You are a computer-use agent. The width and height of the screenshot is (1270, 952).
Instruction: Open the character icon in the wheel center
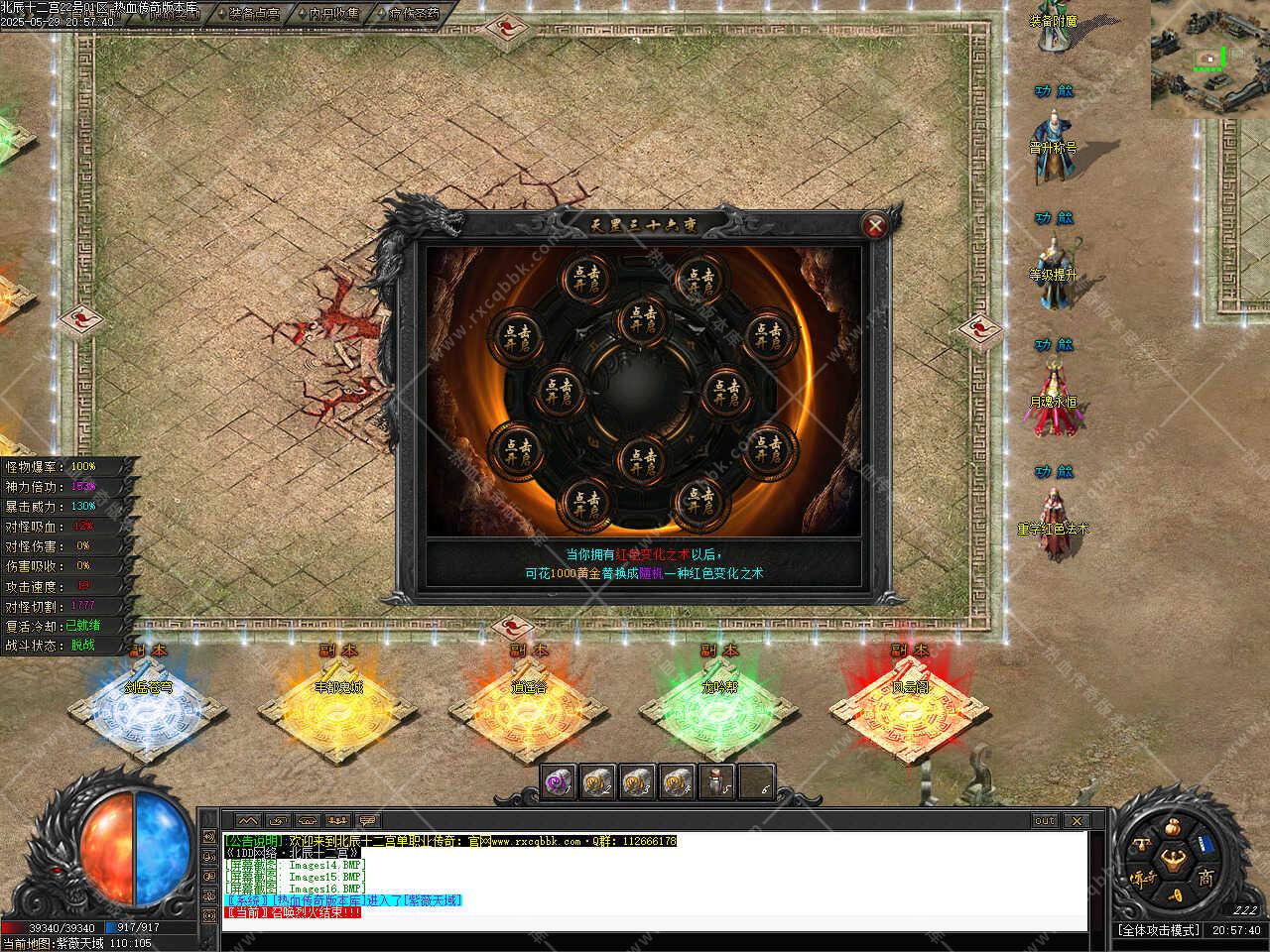(1174, 858)
